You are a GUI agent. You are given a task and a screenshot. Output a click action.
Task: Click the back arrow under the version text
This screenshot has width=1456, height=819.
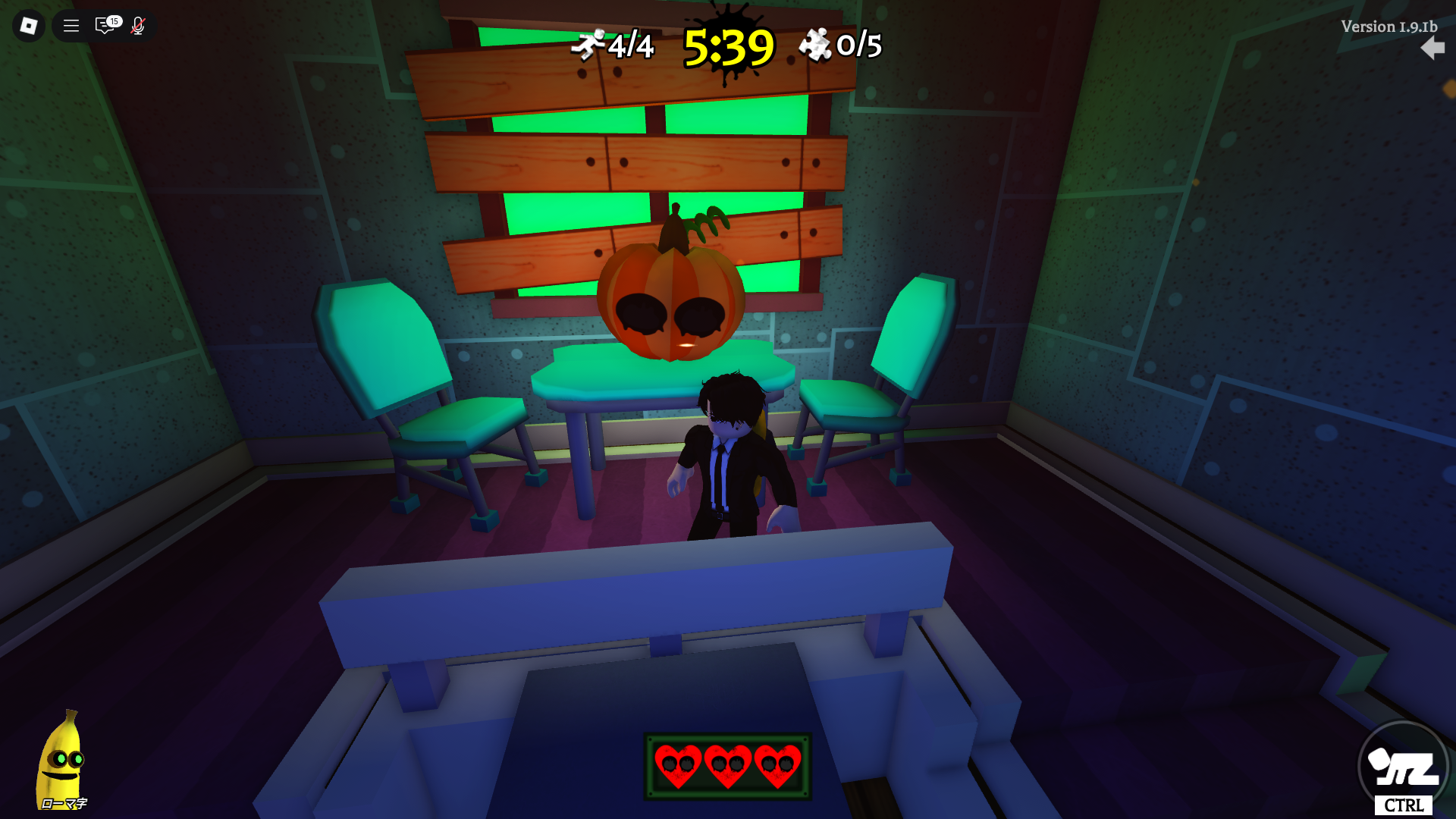[x=1432, y=49]
